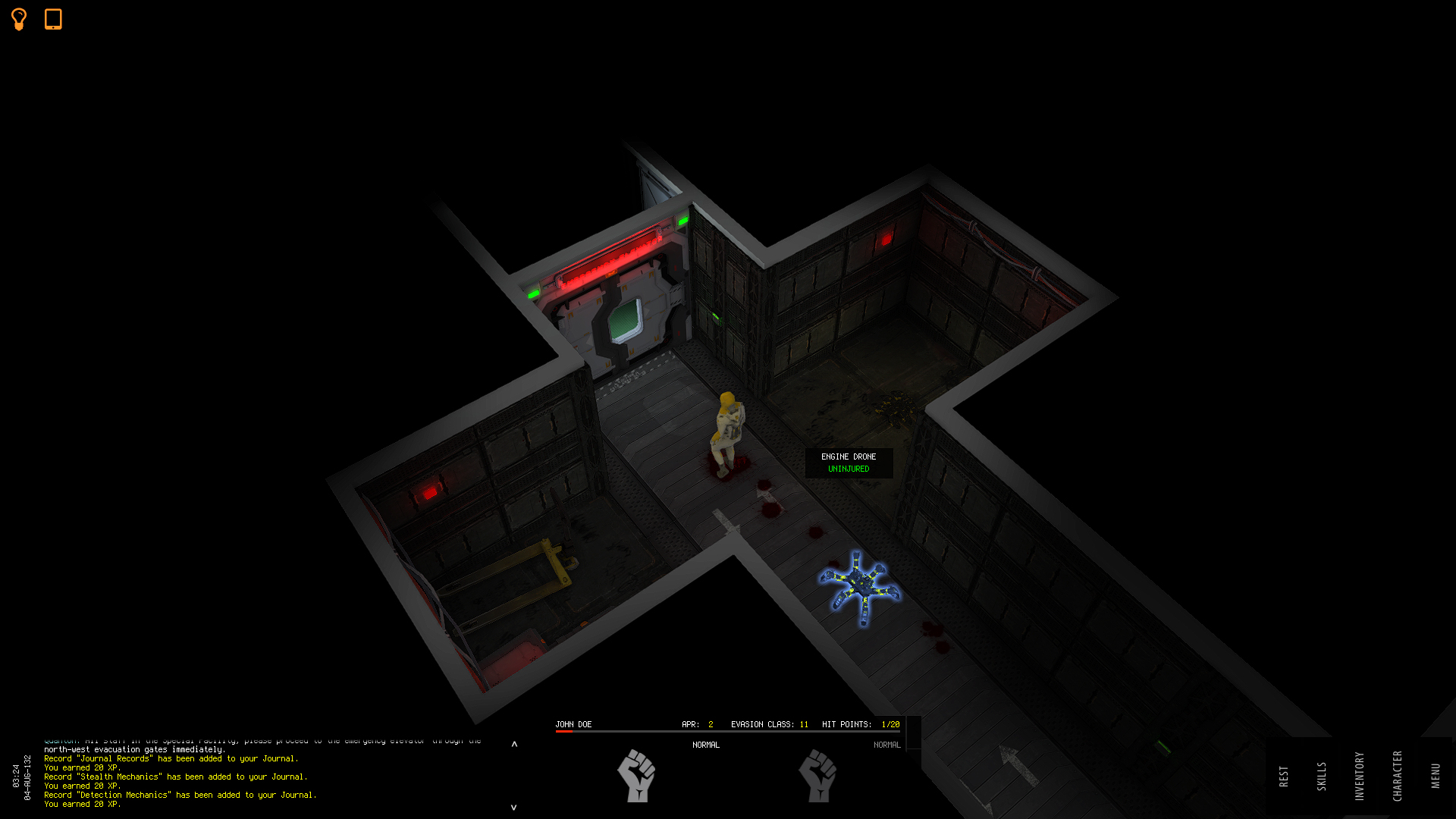Open the SKILLS panel
Screen dimensions: 1456x819
tap(1322, 775)
